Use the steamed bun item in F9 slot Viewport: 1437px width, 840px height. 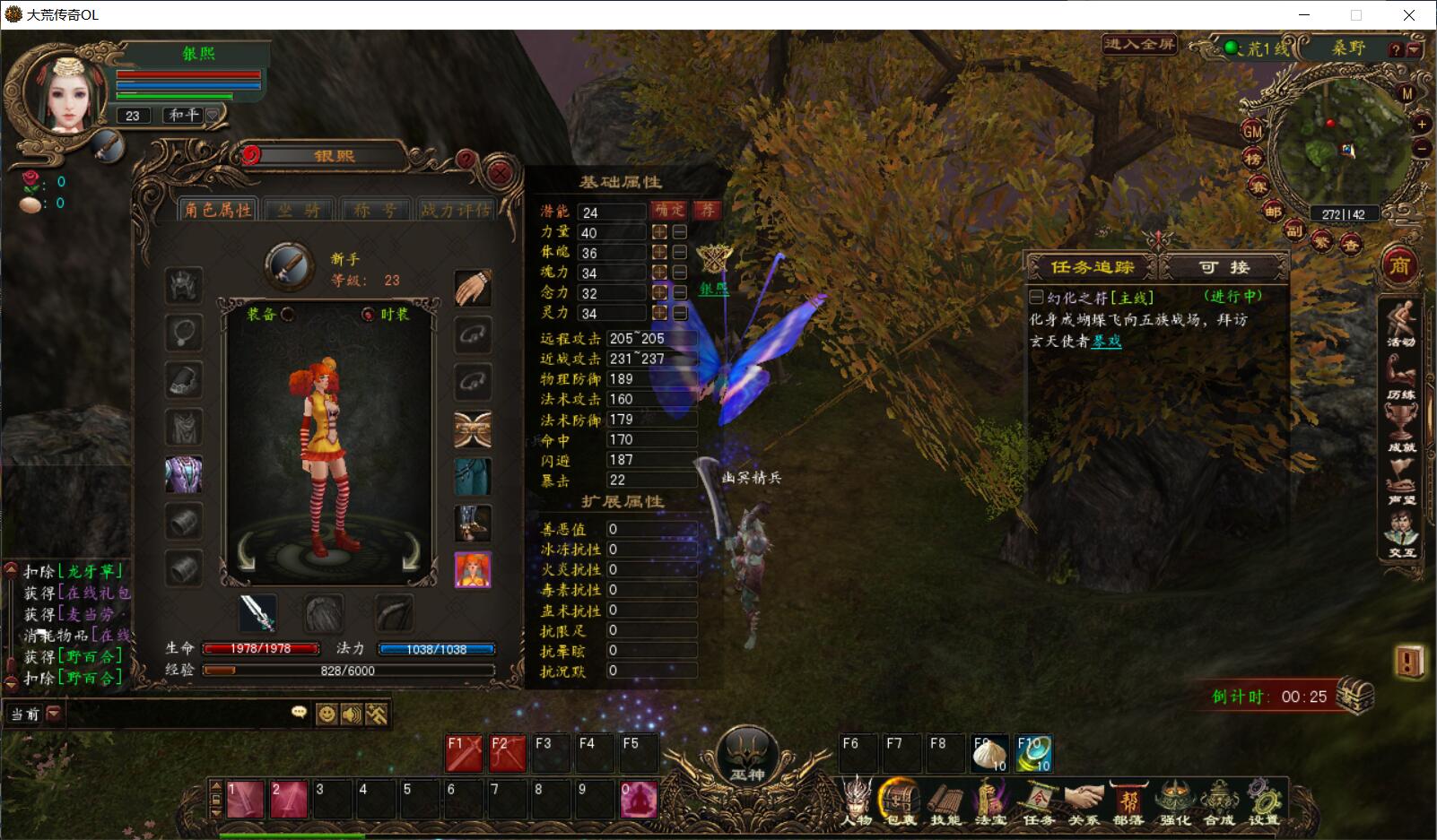pos(988,754)
